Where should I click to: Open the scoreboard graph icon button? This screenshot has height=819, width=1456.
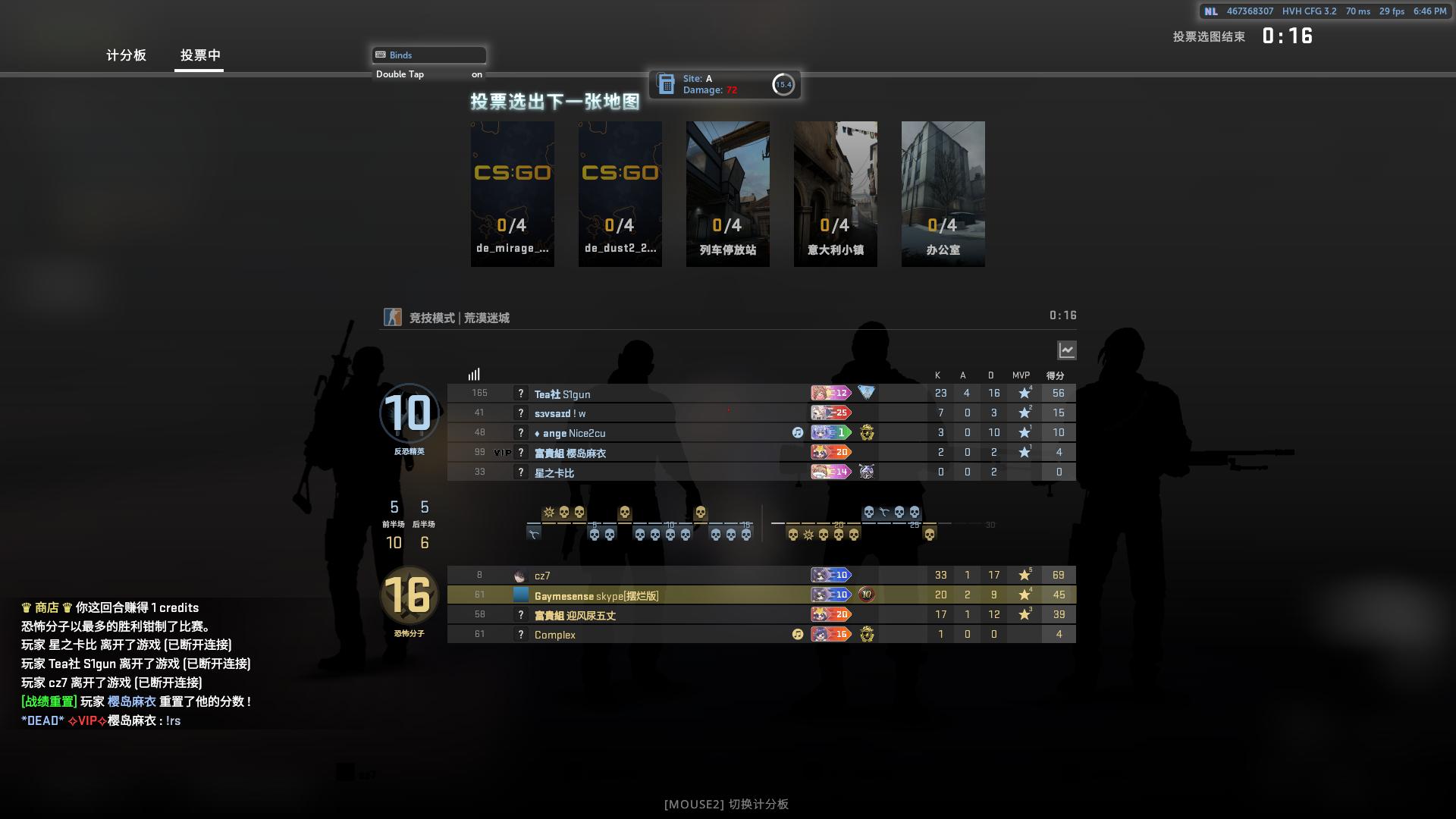click(1067, 350)
